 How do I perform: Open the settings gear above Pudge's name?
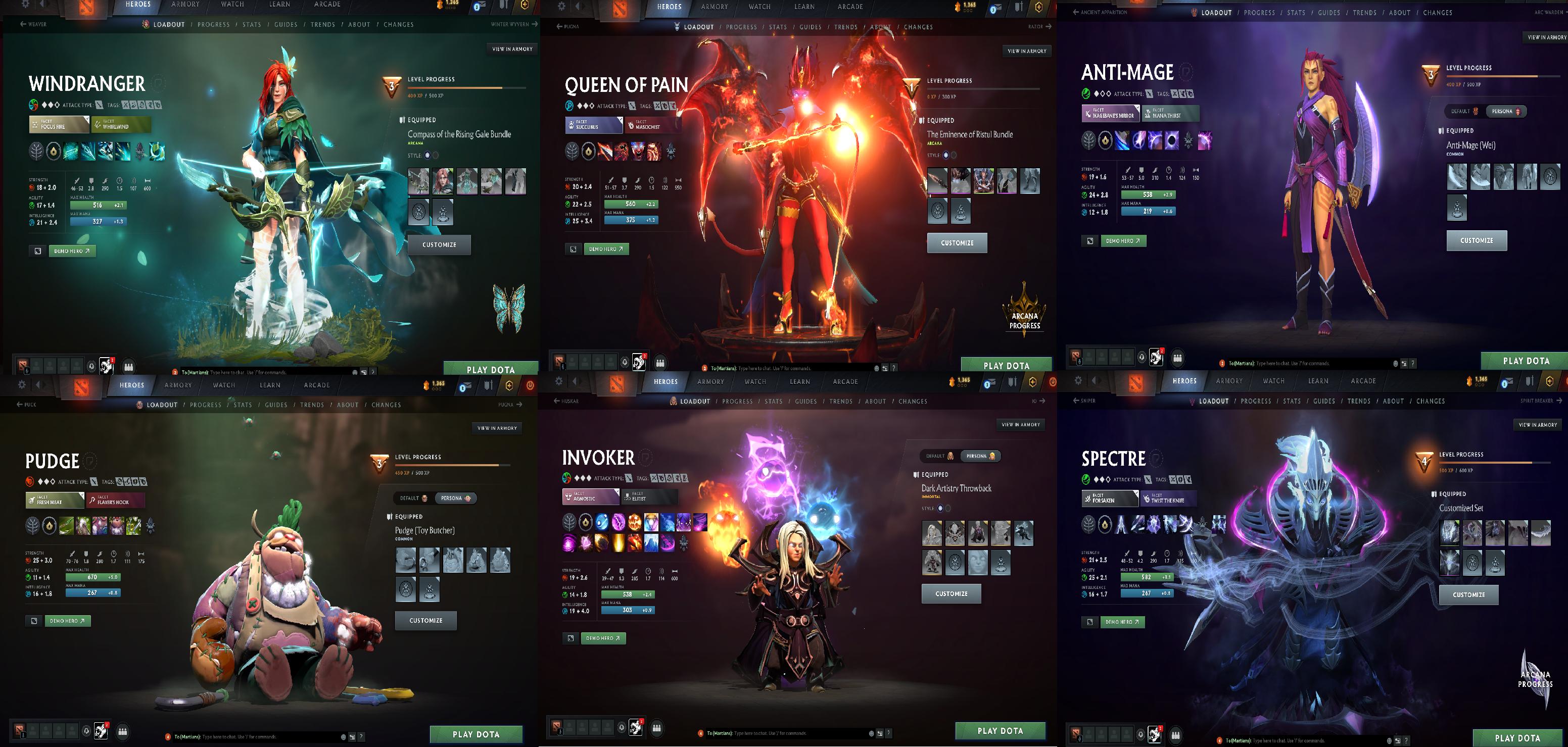click(x=22, y=384)
